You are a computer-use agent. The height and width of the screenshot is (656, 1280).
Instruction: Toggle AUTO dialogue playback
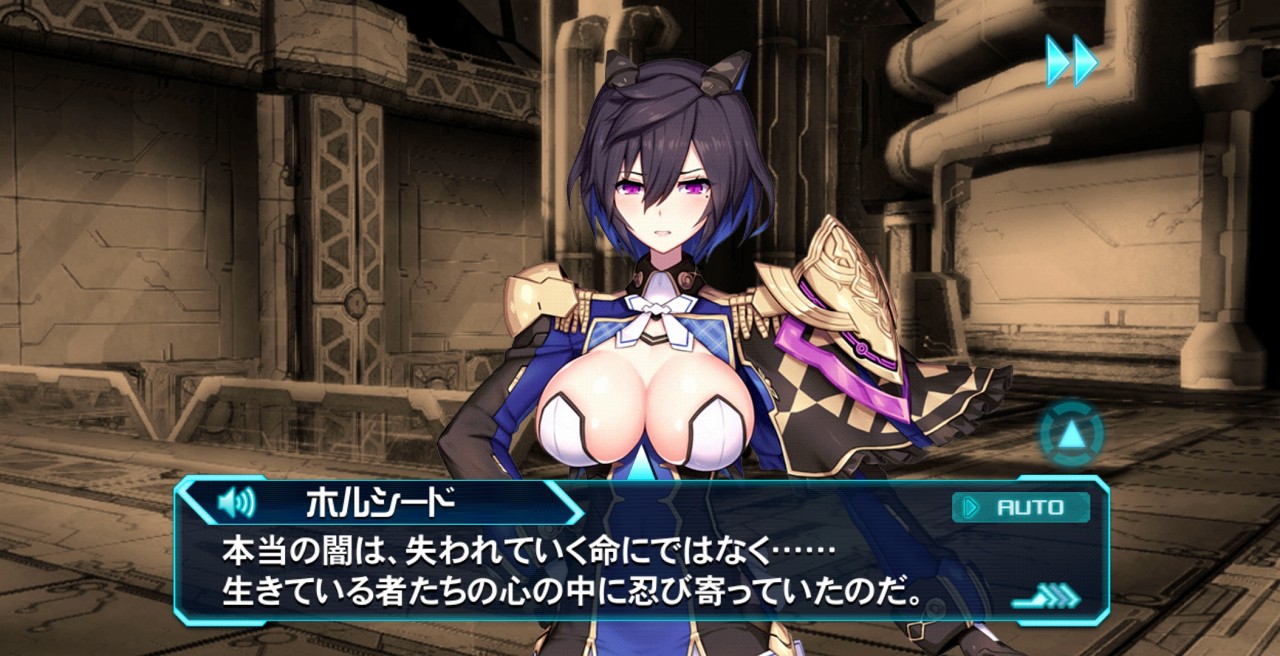click(x=1020, y=507)
